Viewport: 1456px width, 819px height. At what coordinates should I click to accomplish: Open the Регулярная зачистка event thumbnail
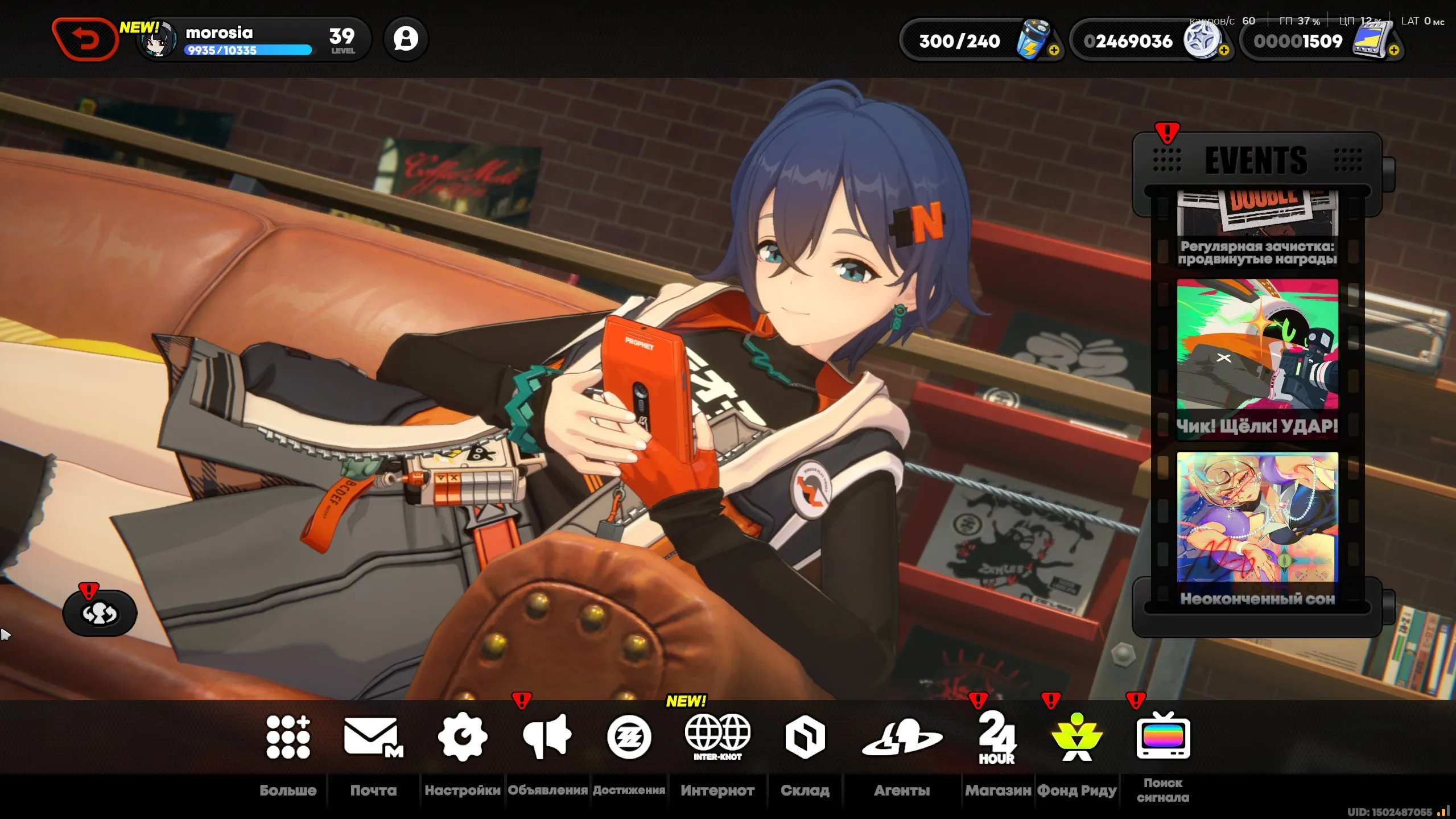click(1257, 229)
